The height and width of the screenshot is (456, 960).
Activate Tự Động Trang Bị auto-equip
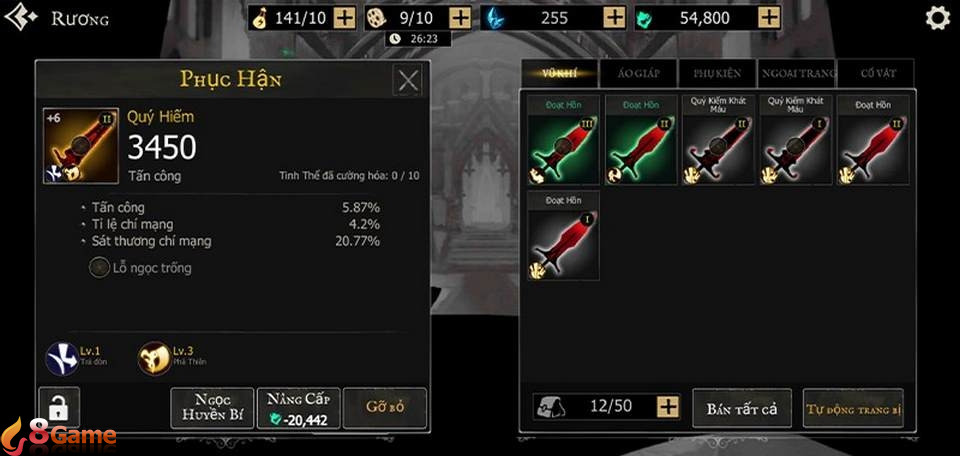[x=853, y=408]
